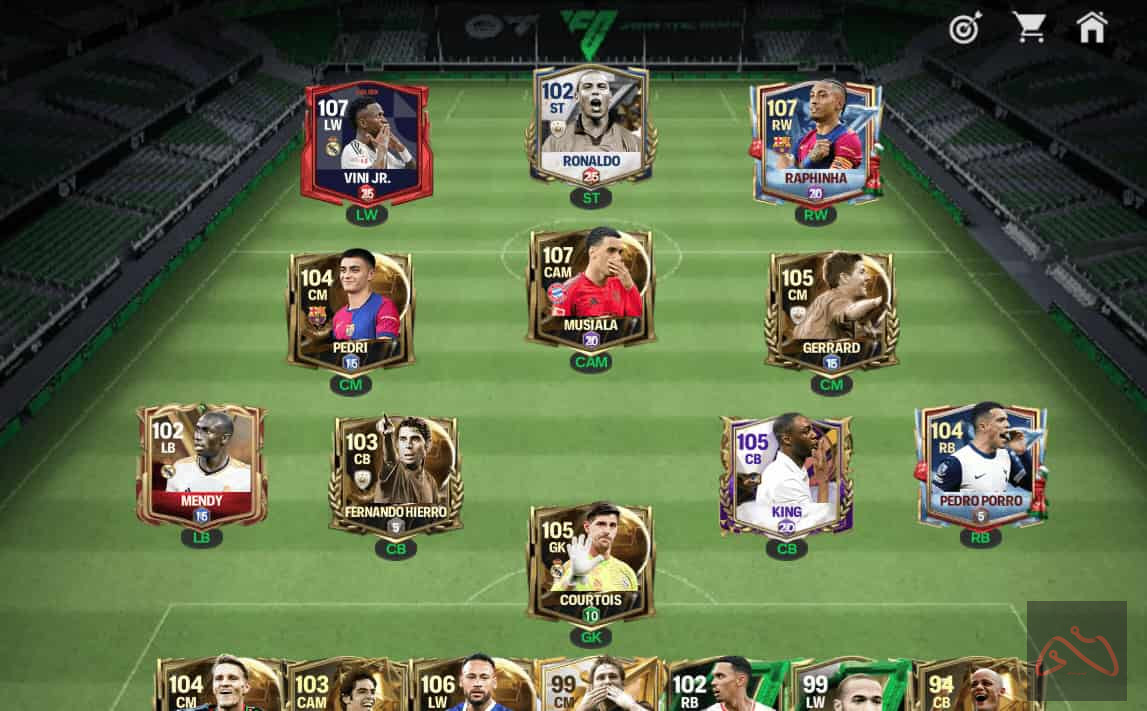Pick the Fernando Hierro centre back card

click(x=395, y=475)
